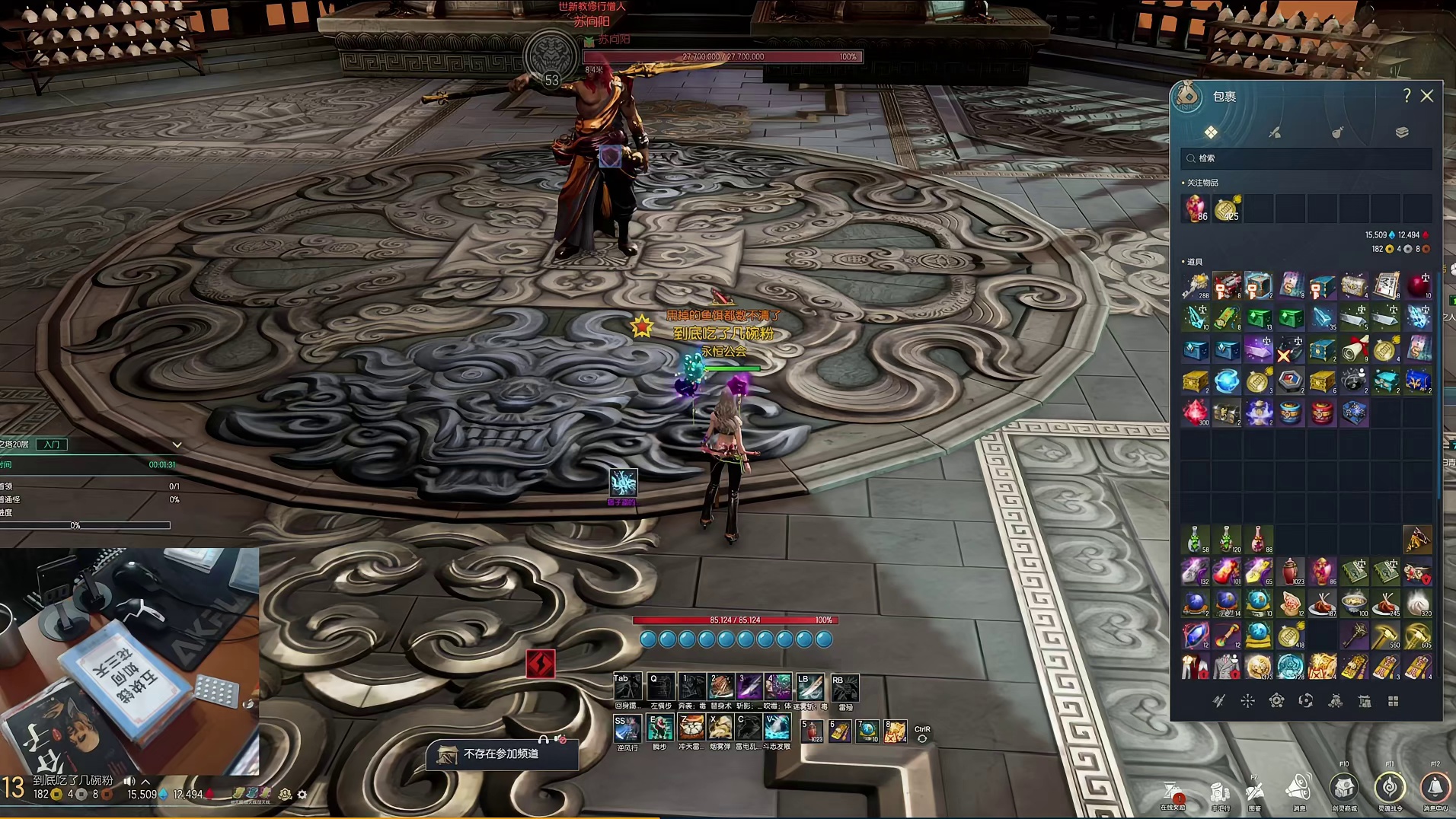Viewport: 1456px width, 819px height.
Task: Select the red gem stack of 300
Action: click(x=1195, y=413)
